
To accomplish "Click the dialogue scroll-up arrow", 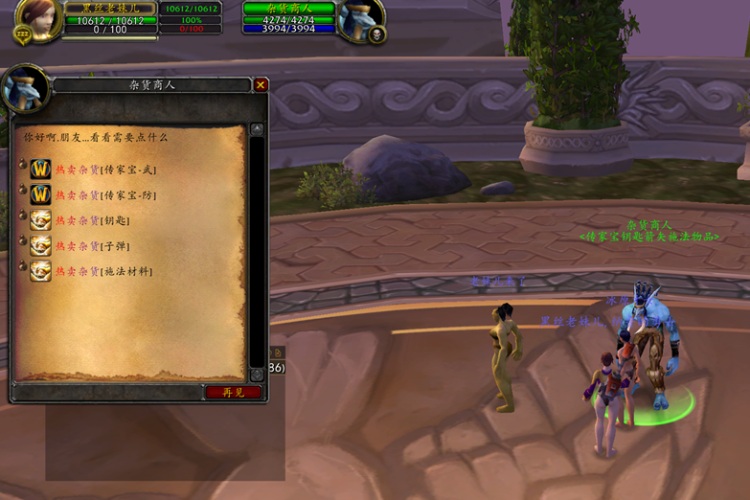I will (257, 129).
